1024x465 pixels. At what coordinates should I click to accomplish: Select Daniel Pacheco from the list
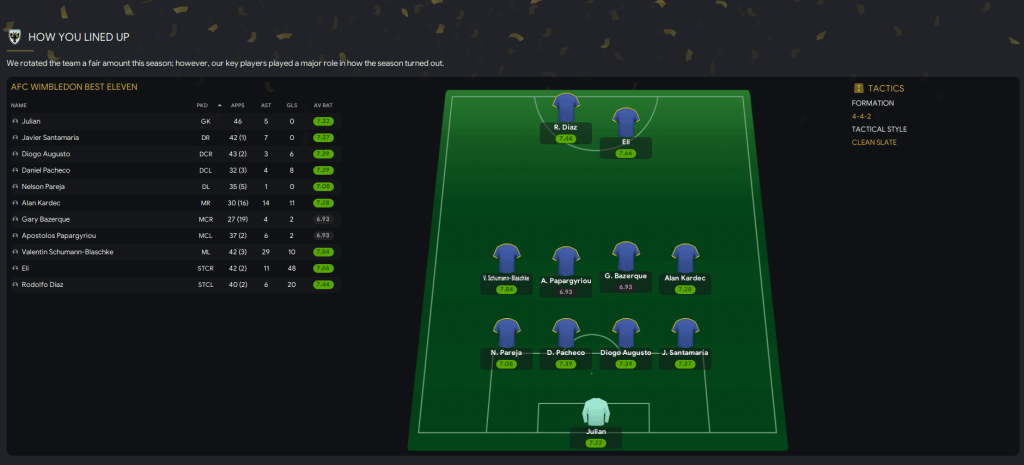tap(48, 170)
